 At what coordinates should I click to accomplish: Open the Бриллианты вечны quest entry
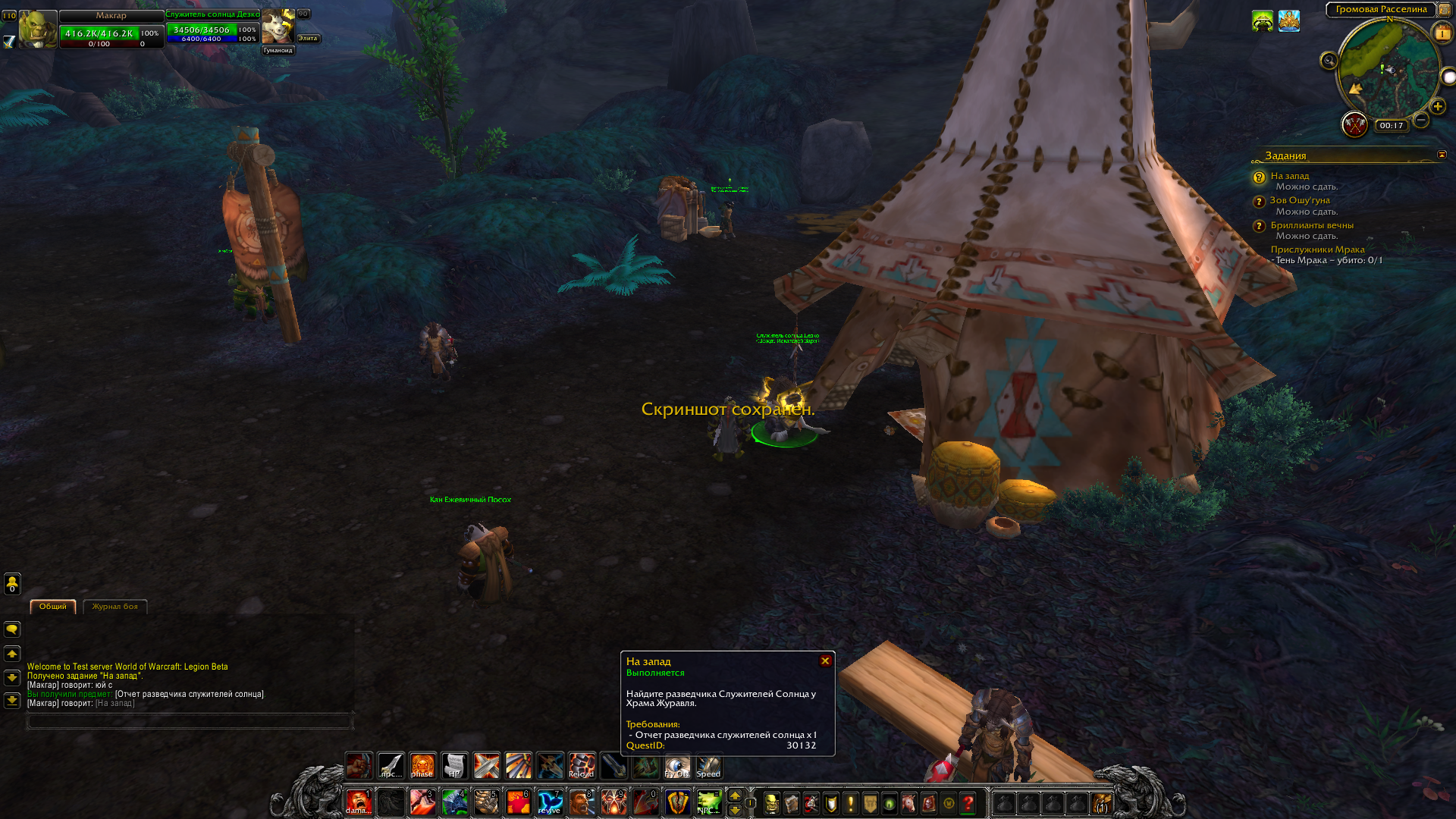coord(1312,225)
